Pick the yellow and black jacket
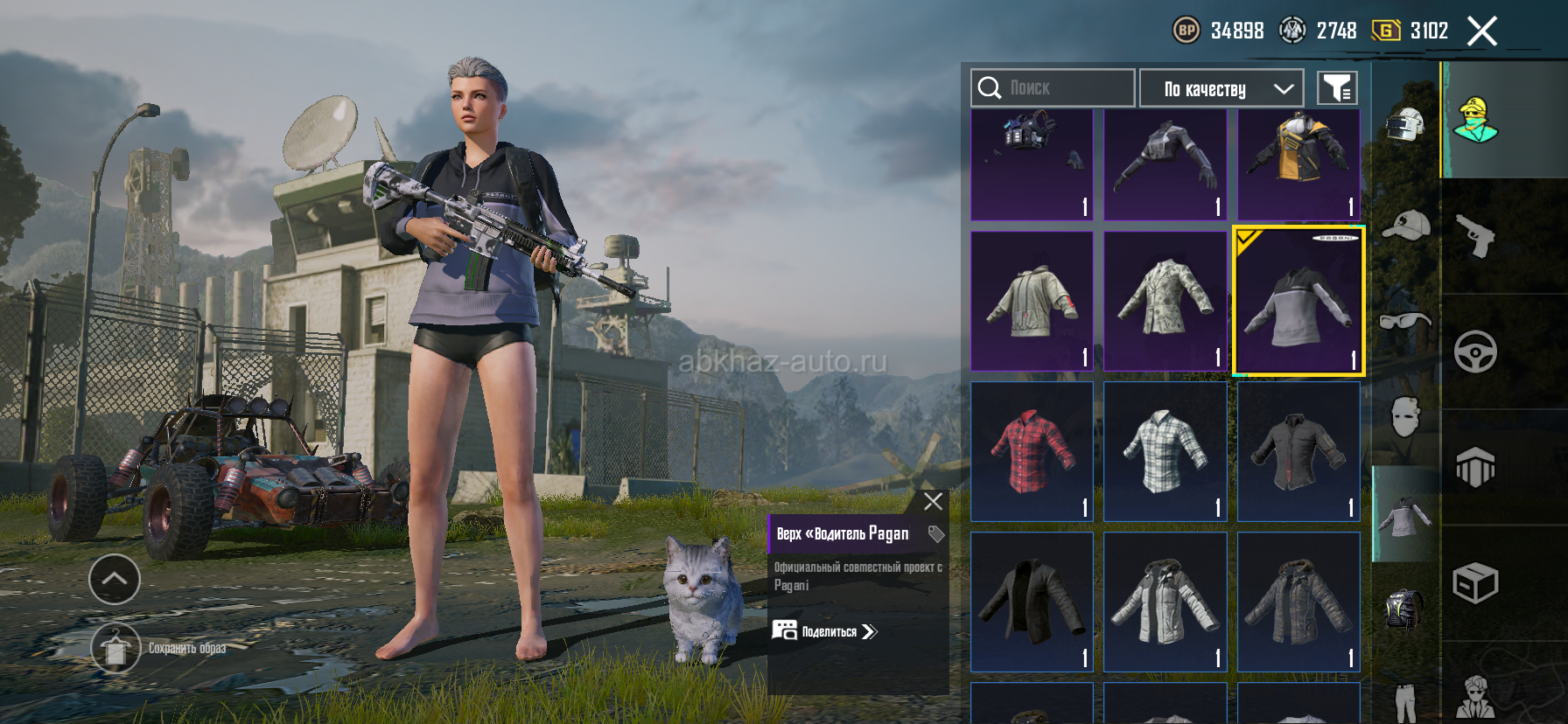 pos(1298,164)
